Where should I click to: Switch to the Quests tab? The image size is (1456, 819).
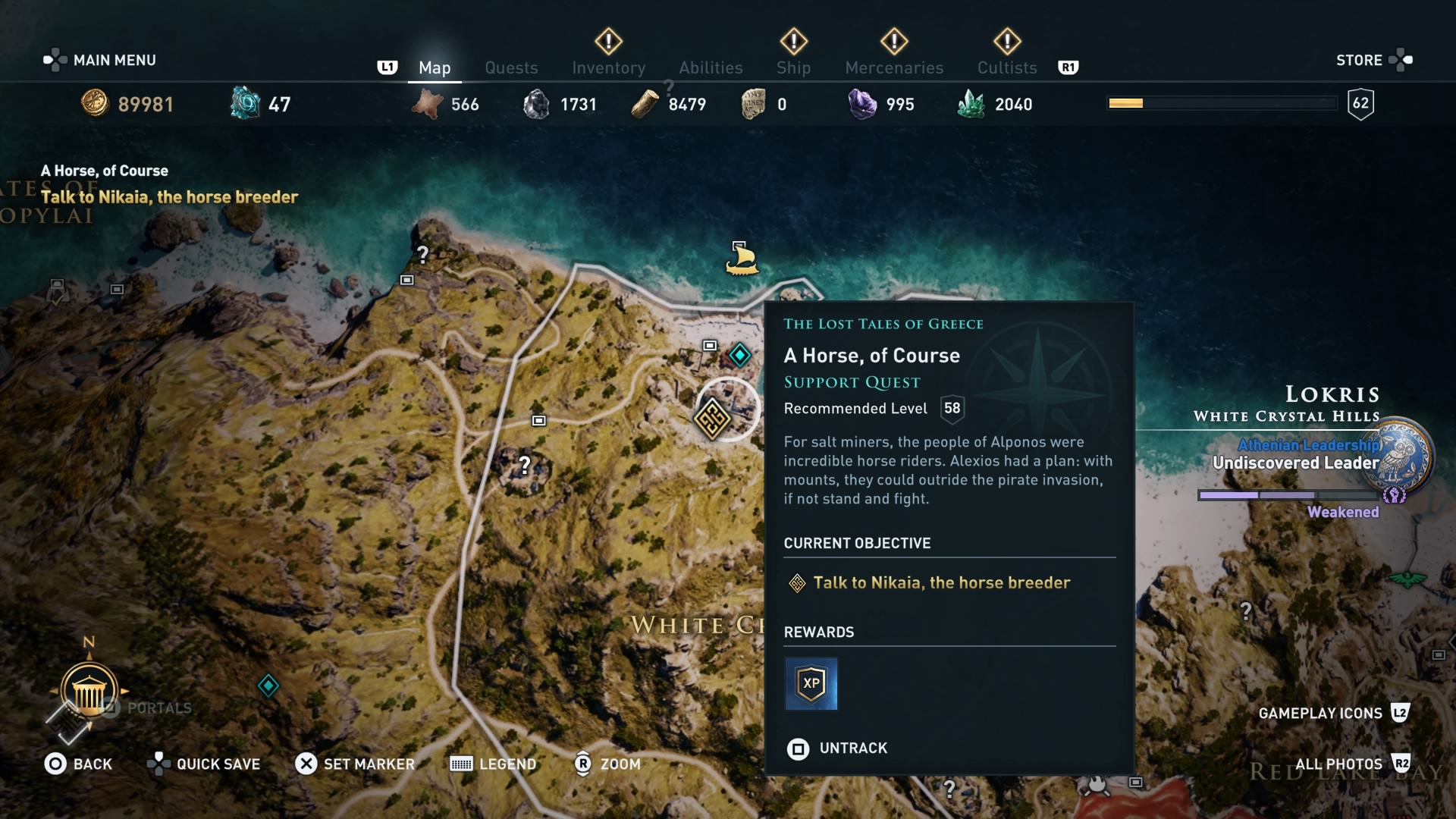point(511,67)
